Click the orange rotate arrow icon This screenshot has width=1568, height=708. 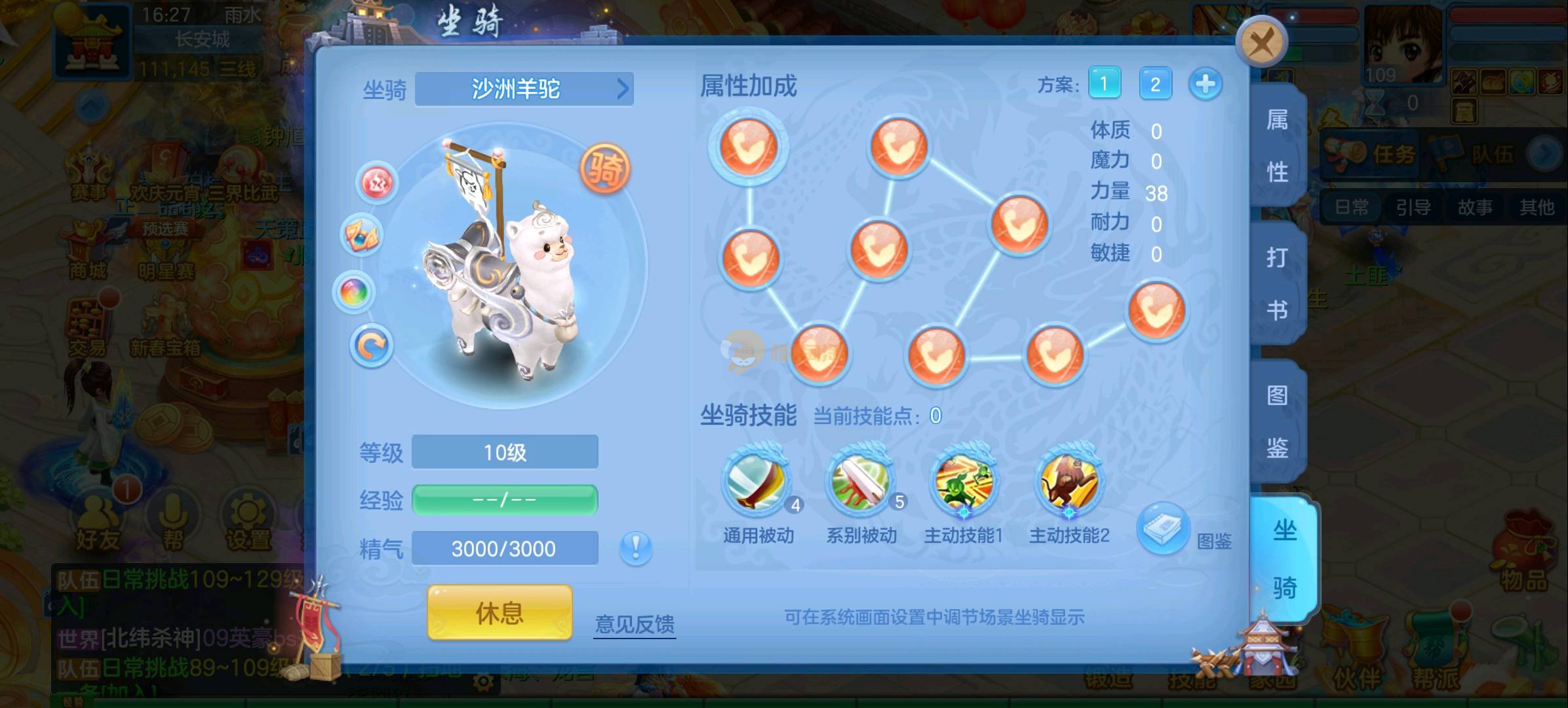coord(372,345)
